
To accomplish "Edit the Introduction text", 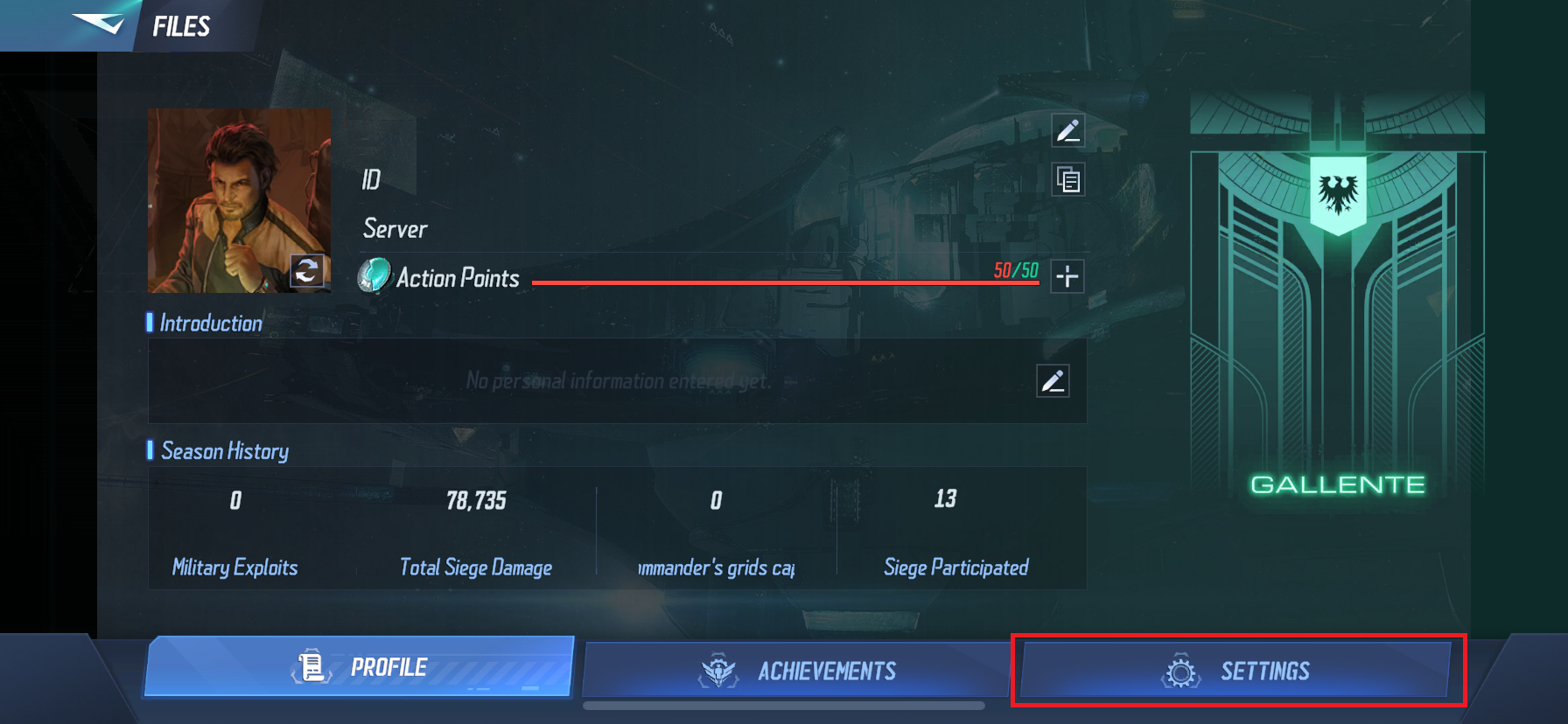I will click(x=1053, y=381).
